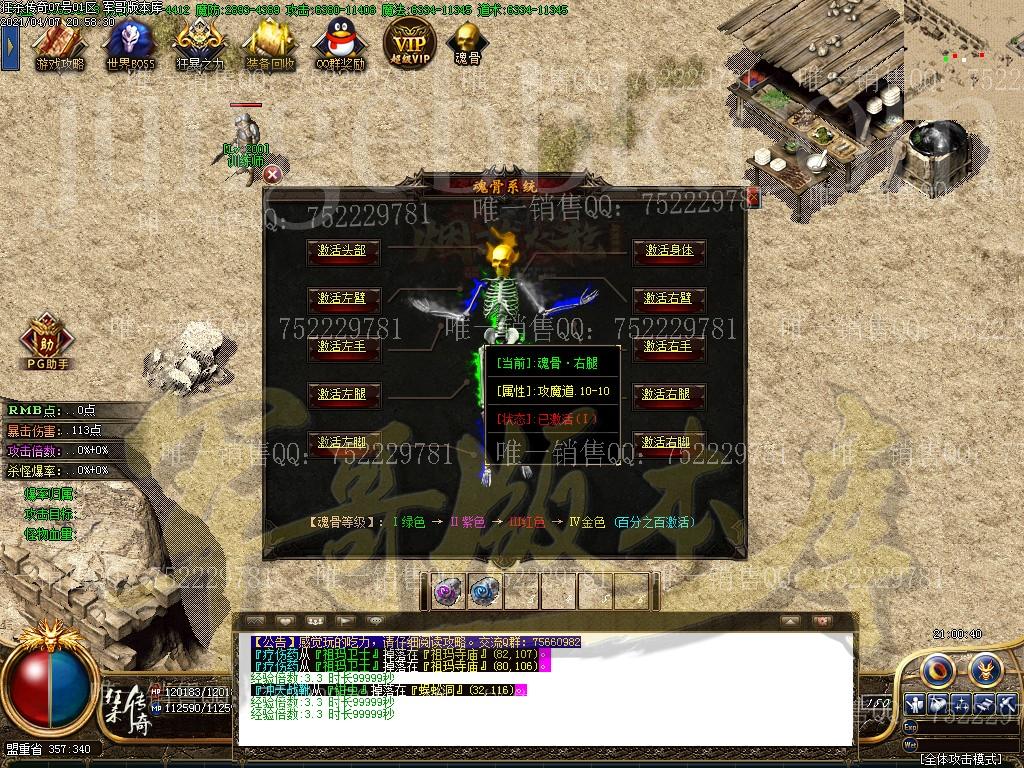Open the PG助手 assistant badge
The image size is (1024, 768).
pos(47,340)
